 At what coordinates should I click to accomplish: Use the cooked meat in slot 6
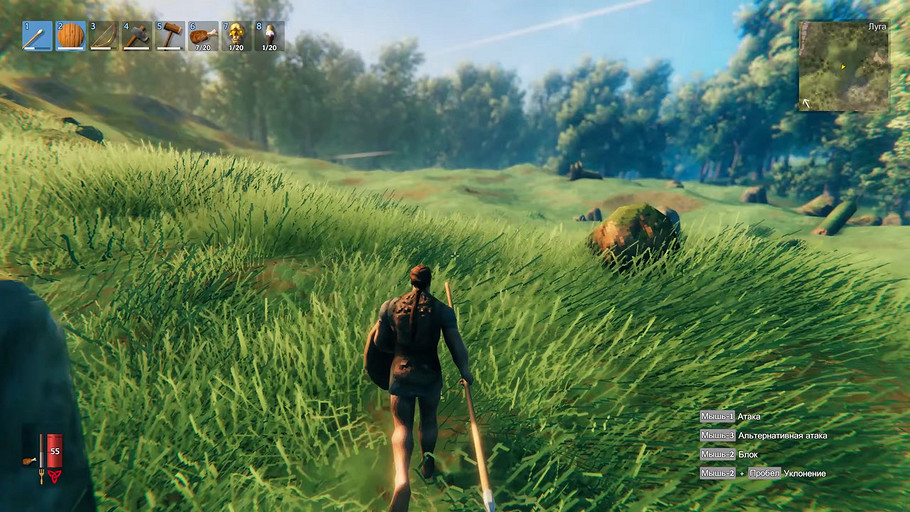coord(203,36)
